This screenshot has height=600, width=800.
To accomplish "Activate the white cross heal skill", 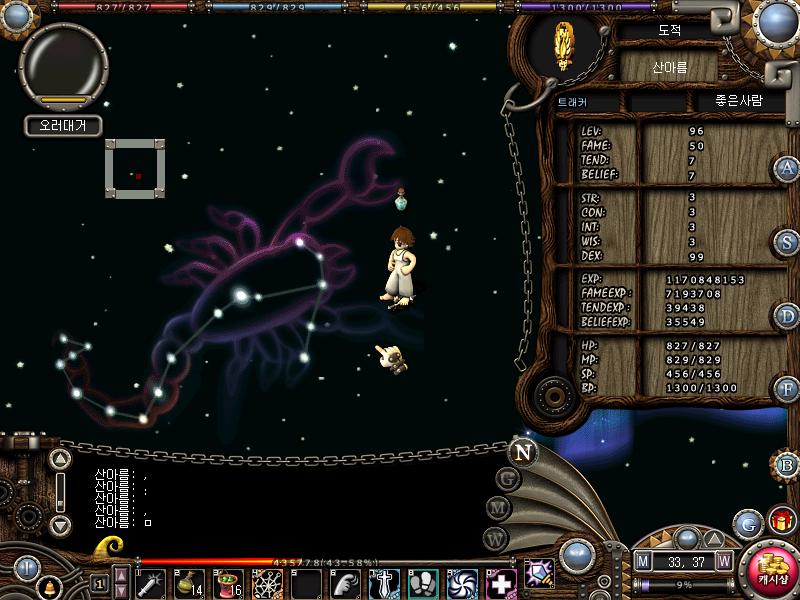I will [x=501, y=583].
